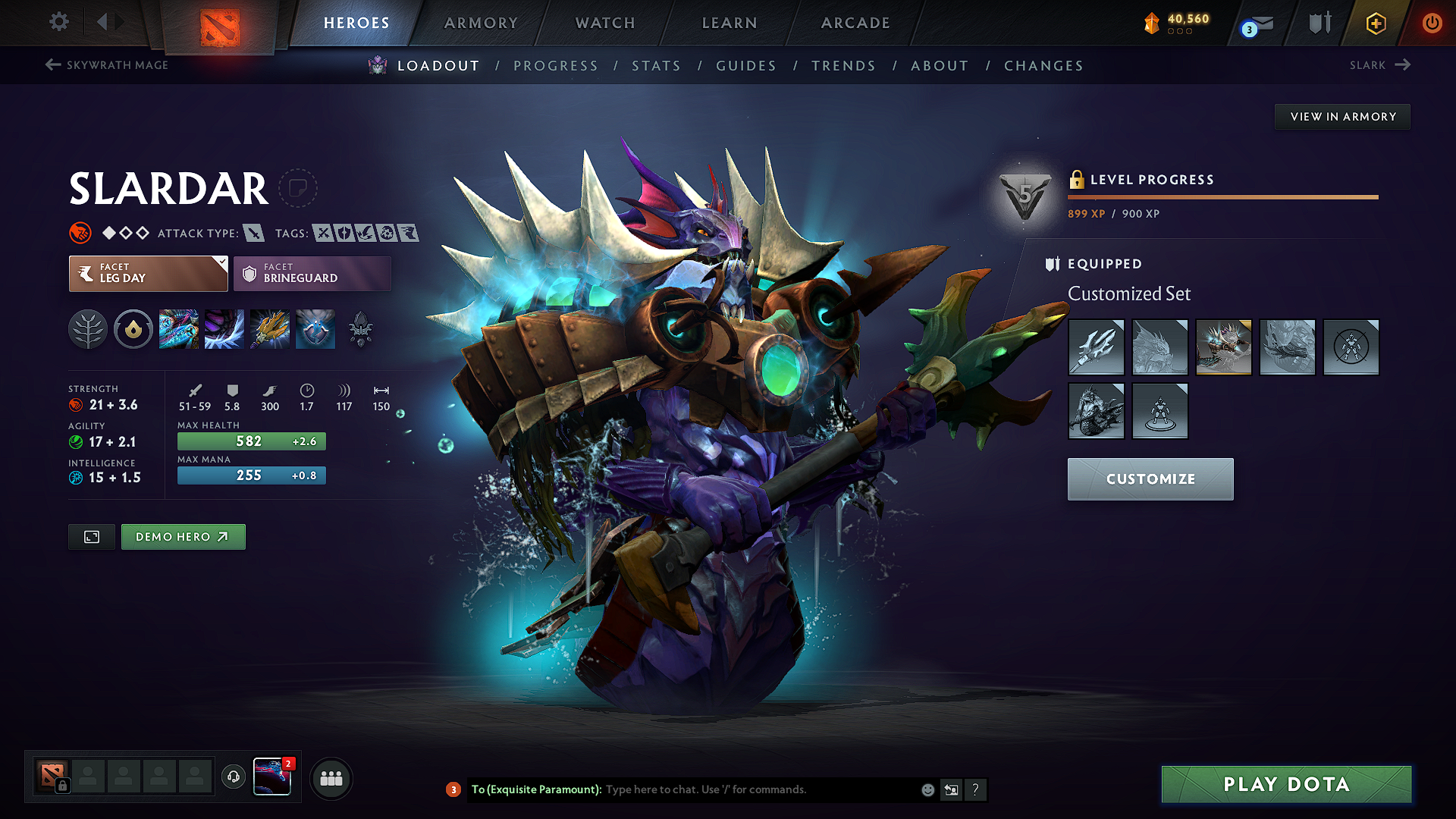Open the friends and party menu

click(331, 777)
